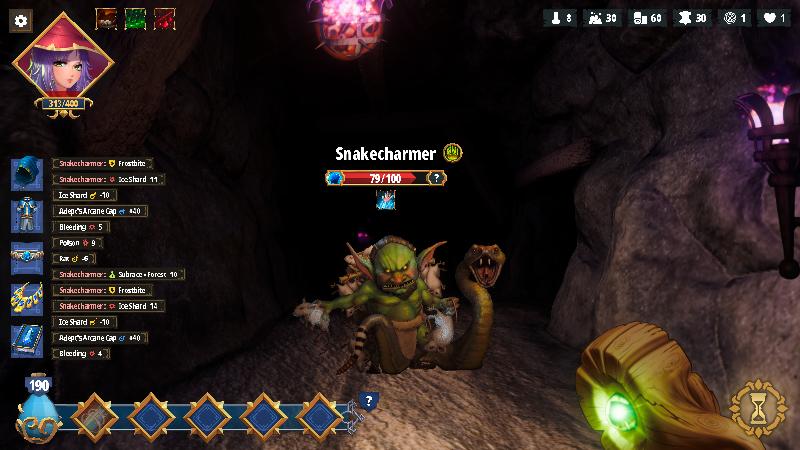The height and width of the screenshot is (450, 800).
Task: Click the question mark on Snakecharmer's health bar
Action: (x=435, y=178)
